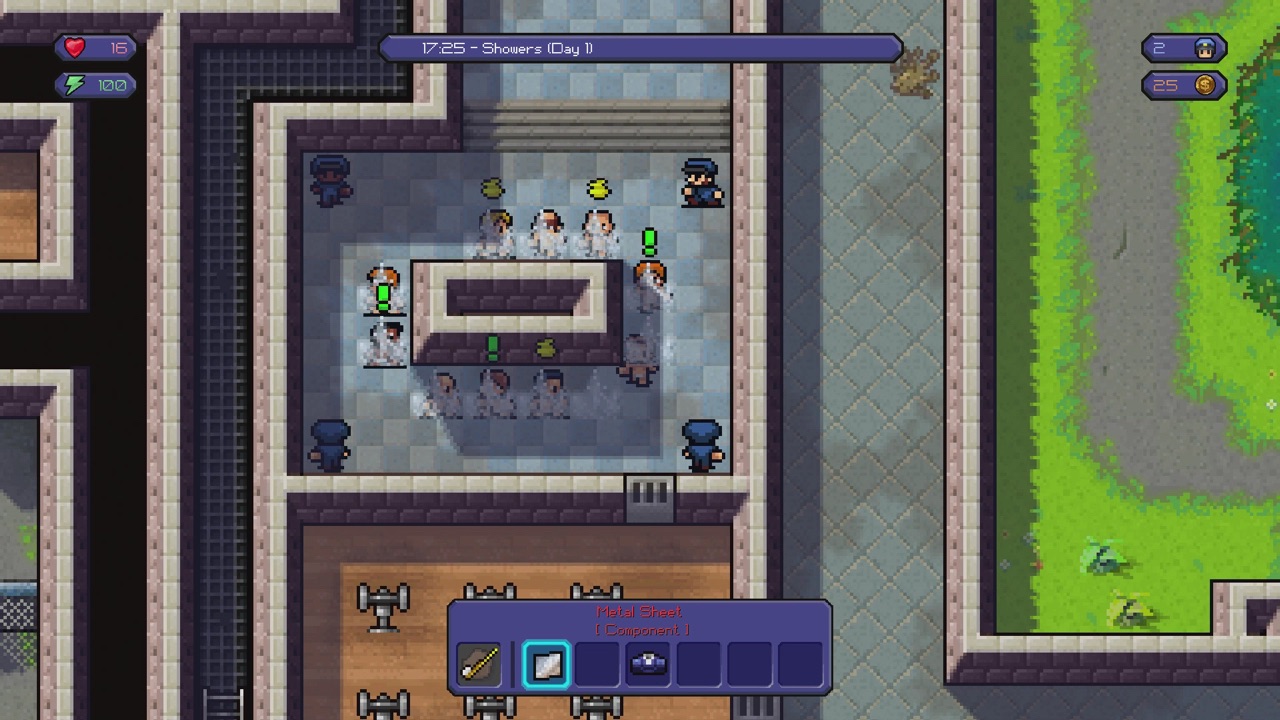Open the empty inventory slot beside Metal Sheet
The image size is (1280, 720).
point(597,664)
